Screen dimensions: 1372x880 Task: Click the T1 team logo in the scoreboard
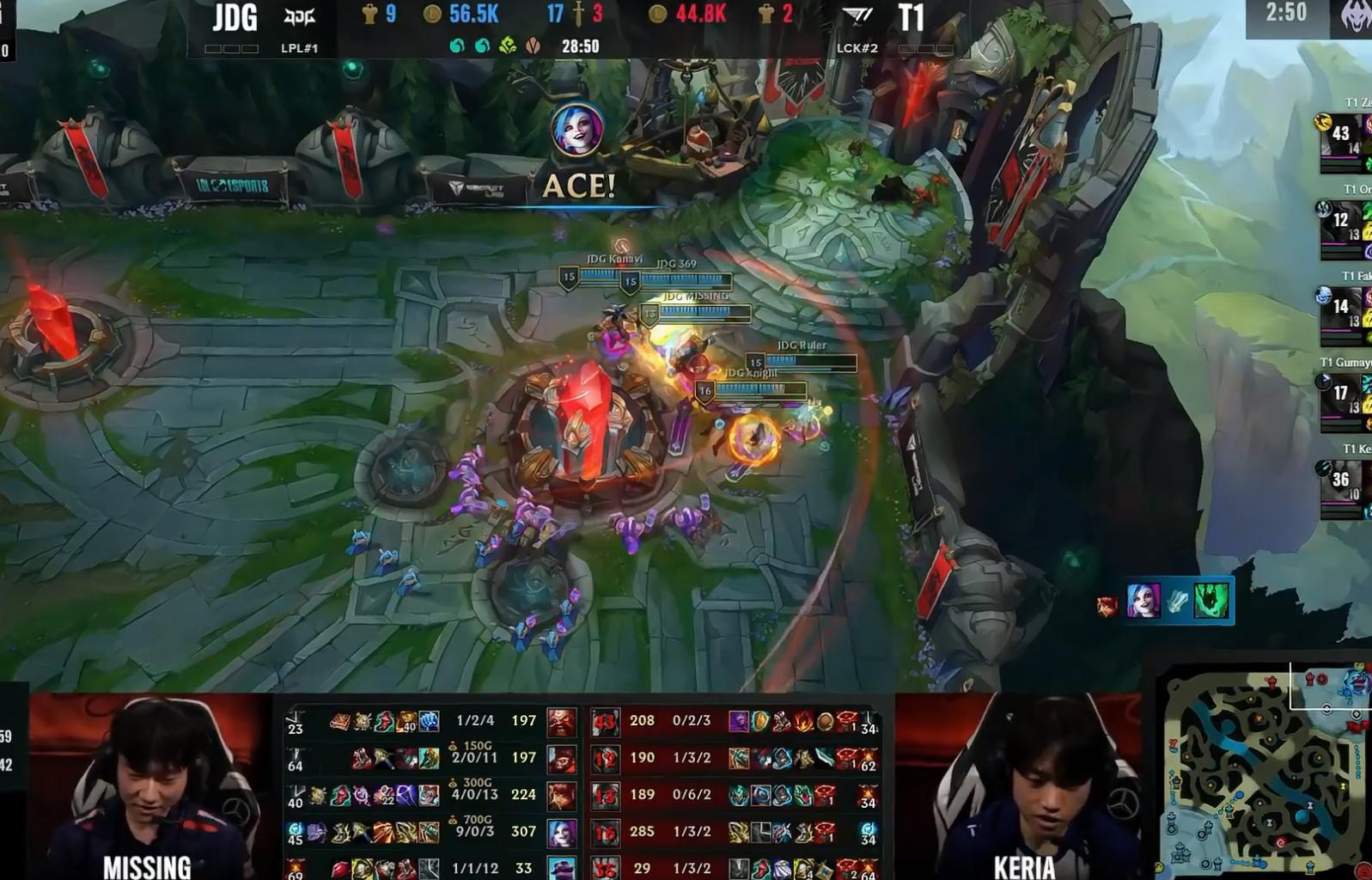pos(857,15)
